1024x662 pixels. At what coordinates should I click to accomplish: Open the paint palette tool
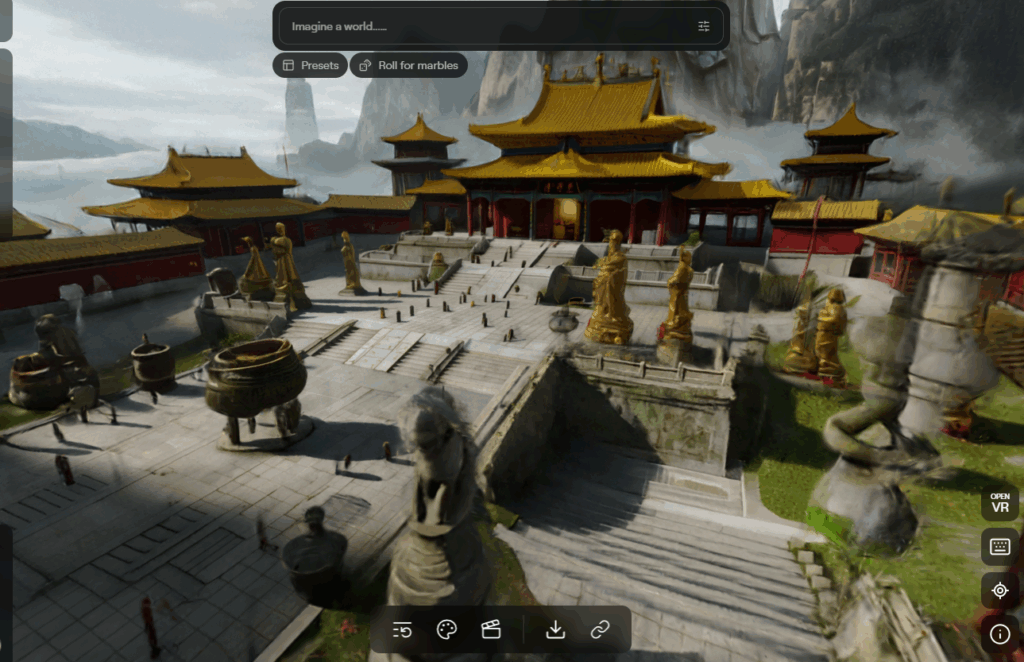(x=447, y=630)
